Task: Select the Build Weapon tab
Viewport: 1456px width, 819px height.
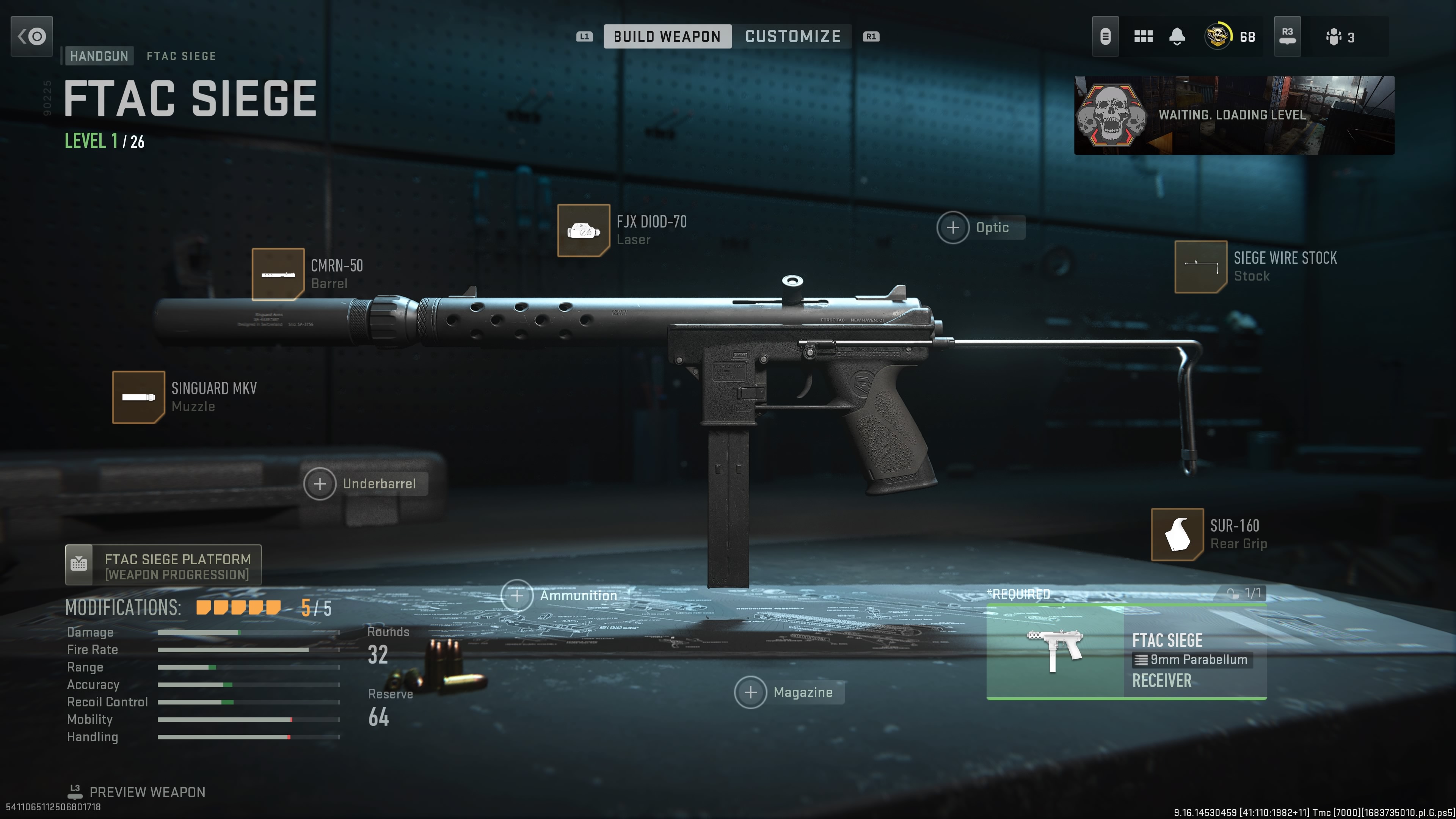Action: tap(667, 37)
